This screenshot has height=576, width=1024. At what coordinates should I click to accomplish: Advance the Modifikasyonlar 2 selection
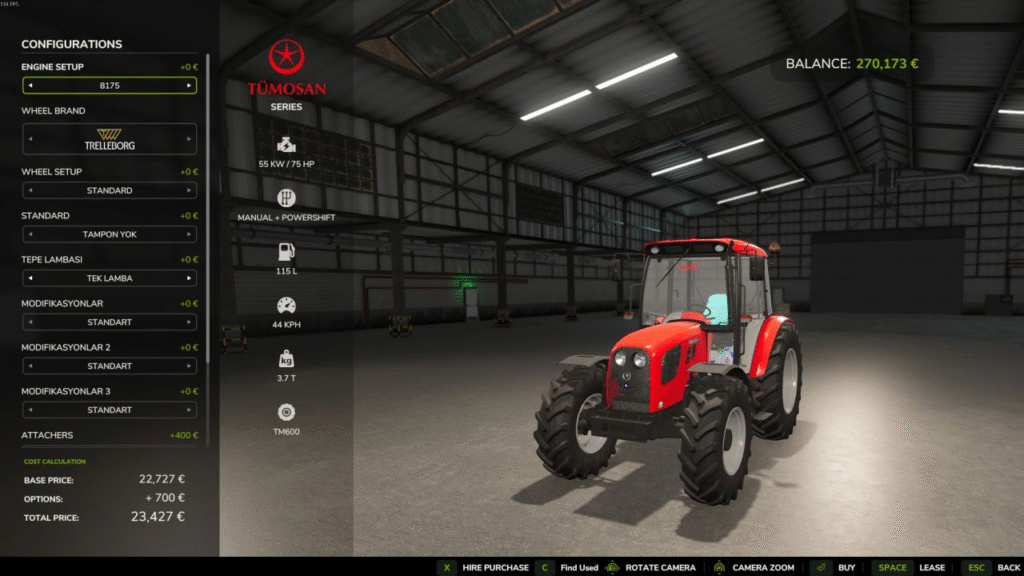pyautogui.click(x=189, y=366)
